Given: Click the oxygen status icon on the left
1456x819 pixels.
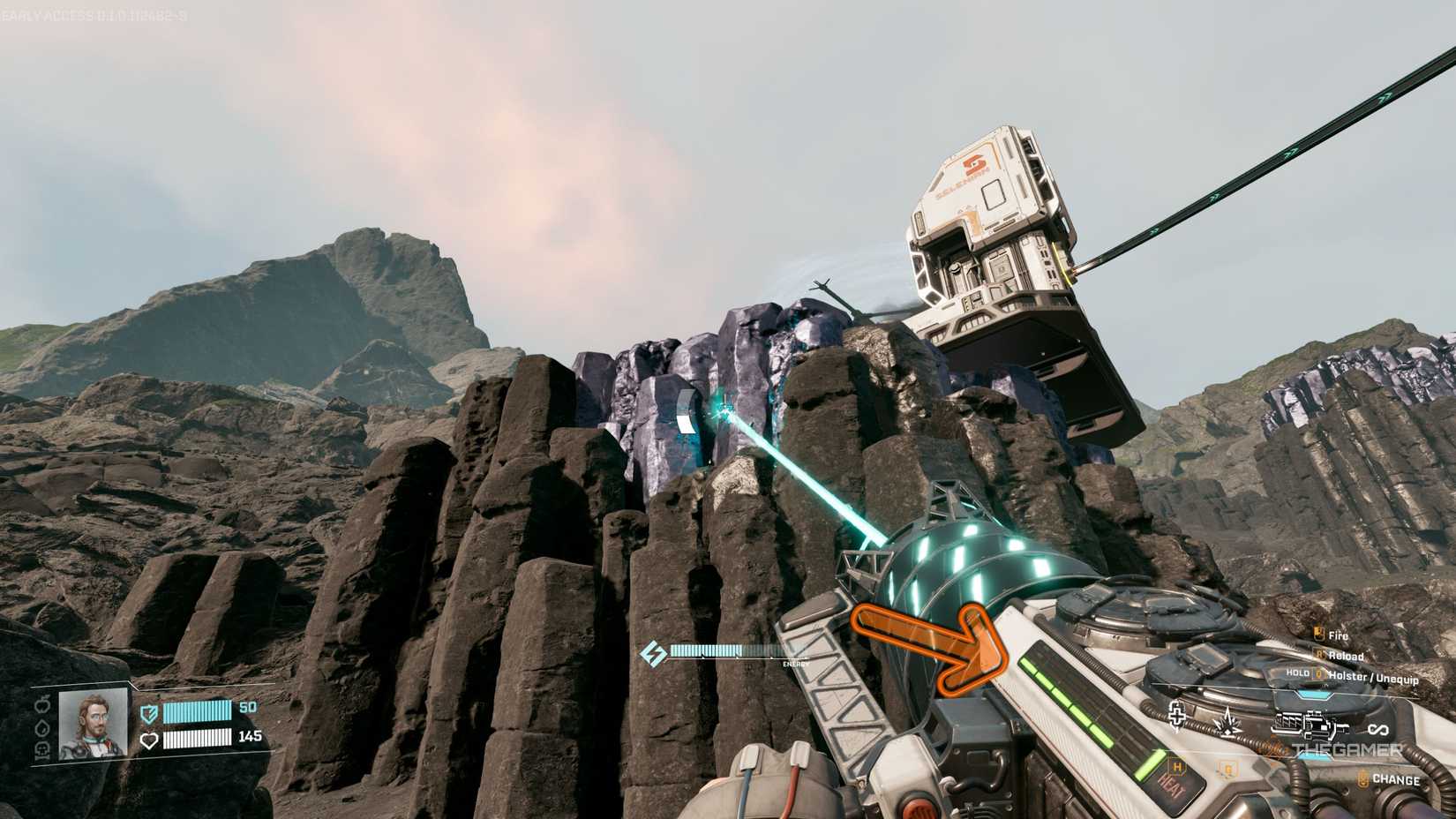Looking at the screenshot, I should click(41, 749).
